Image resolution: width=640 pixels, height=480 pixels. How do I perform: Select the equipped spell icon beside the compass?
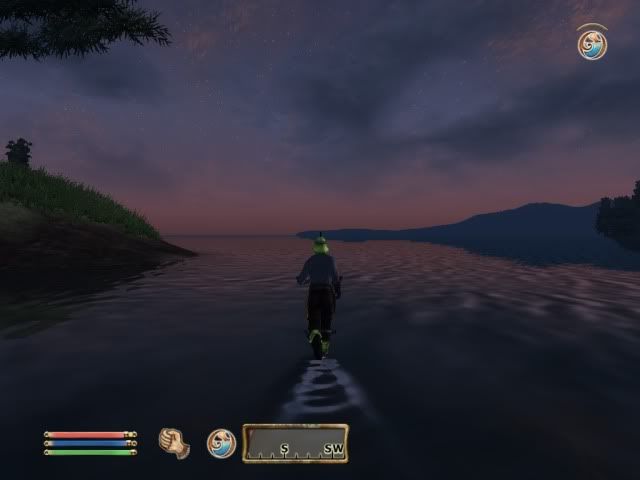pos(221,443)
